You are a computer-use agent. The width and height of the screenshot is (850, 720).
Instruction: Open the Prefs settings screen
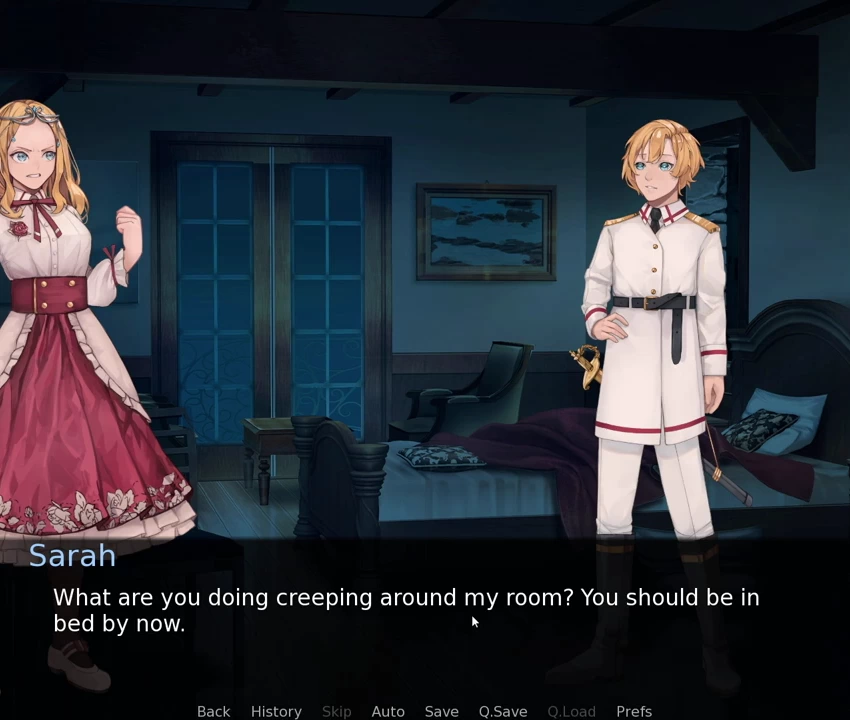click(x=634, y=711)
